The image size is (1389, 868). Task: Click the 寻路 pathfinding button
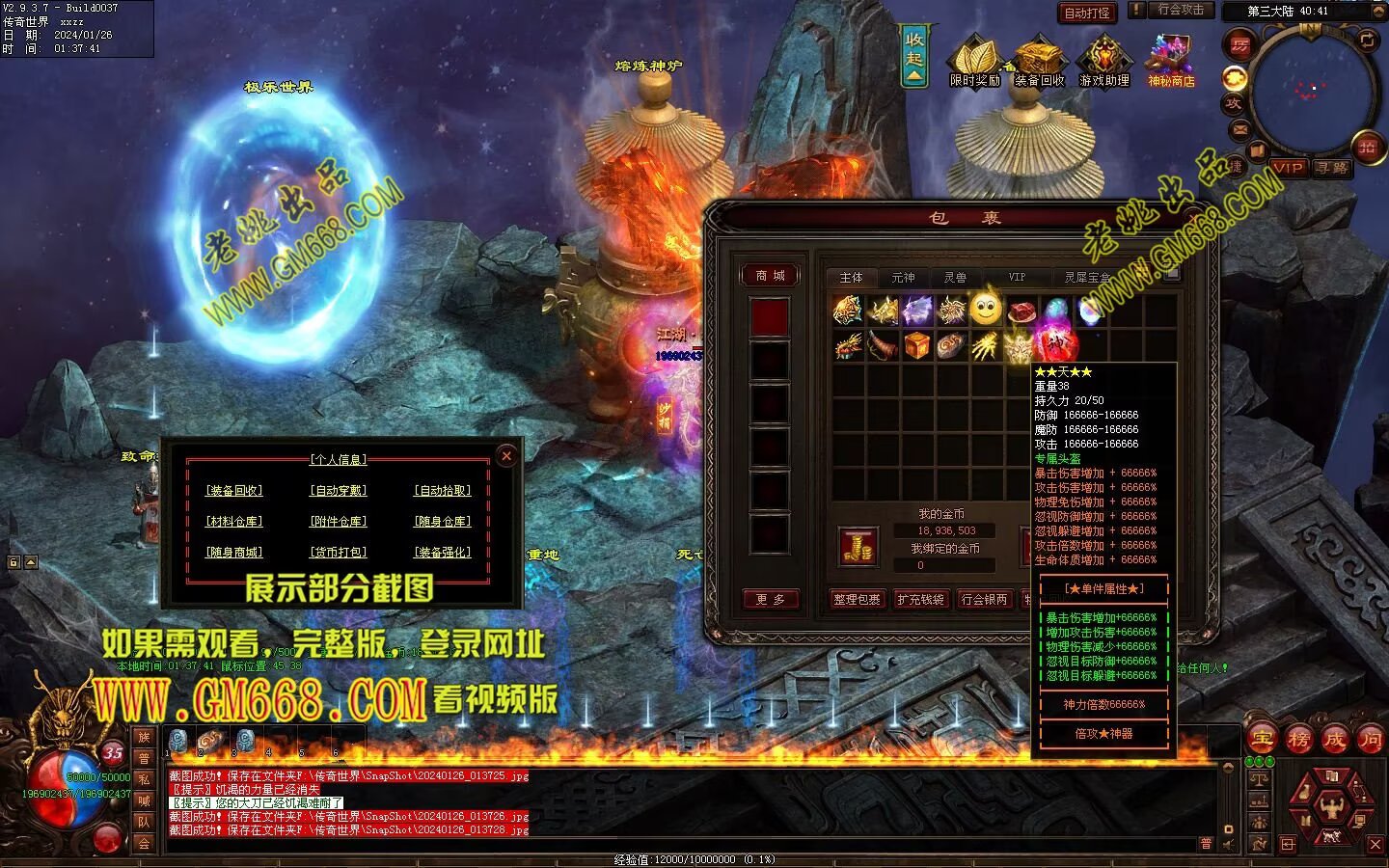[1332, 168]
